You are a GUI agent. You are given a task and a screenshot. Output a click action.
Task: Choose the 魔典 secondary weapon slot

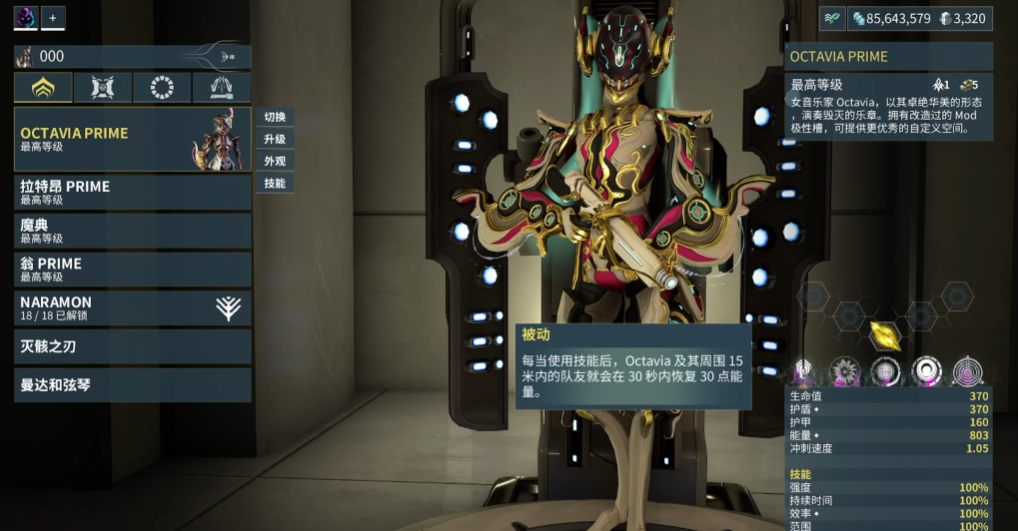coord(132,231)
